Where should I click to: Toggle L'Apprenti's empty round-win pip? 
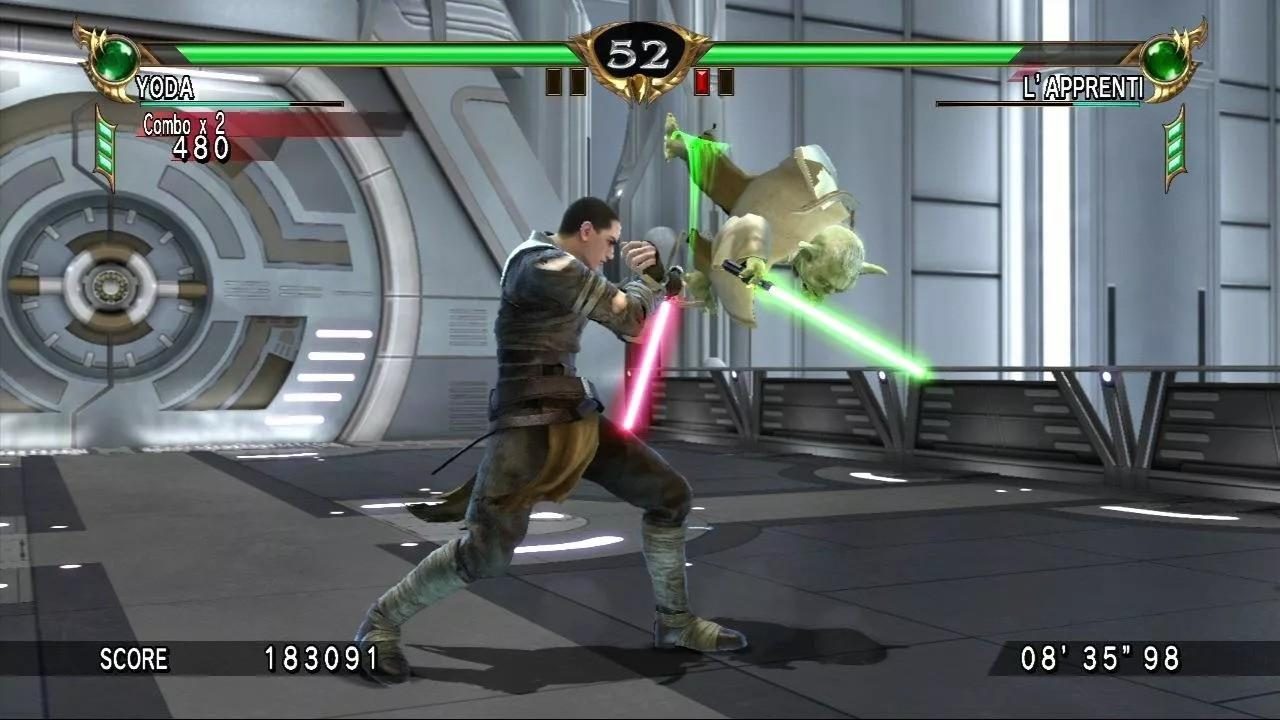pos(726,82)
